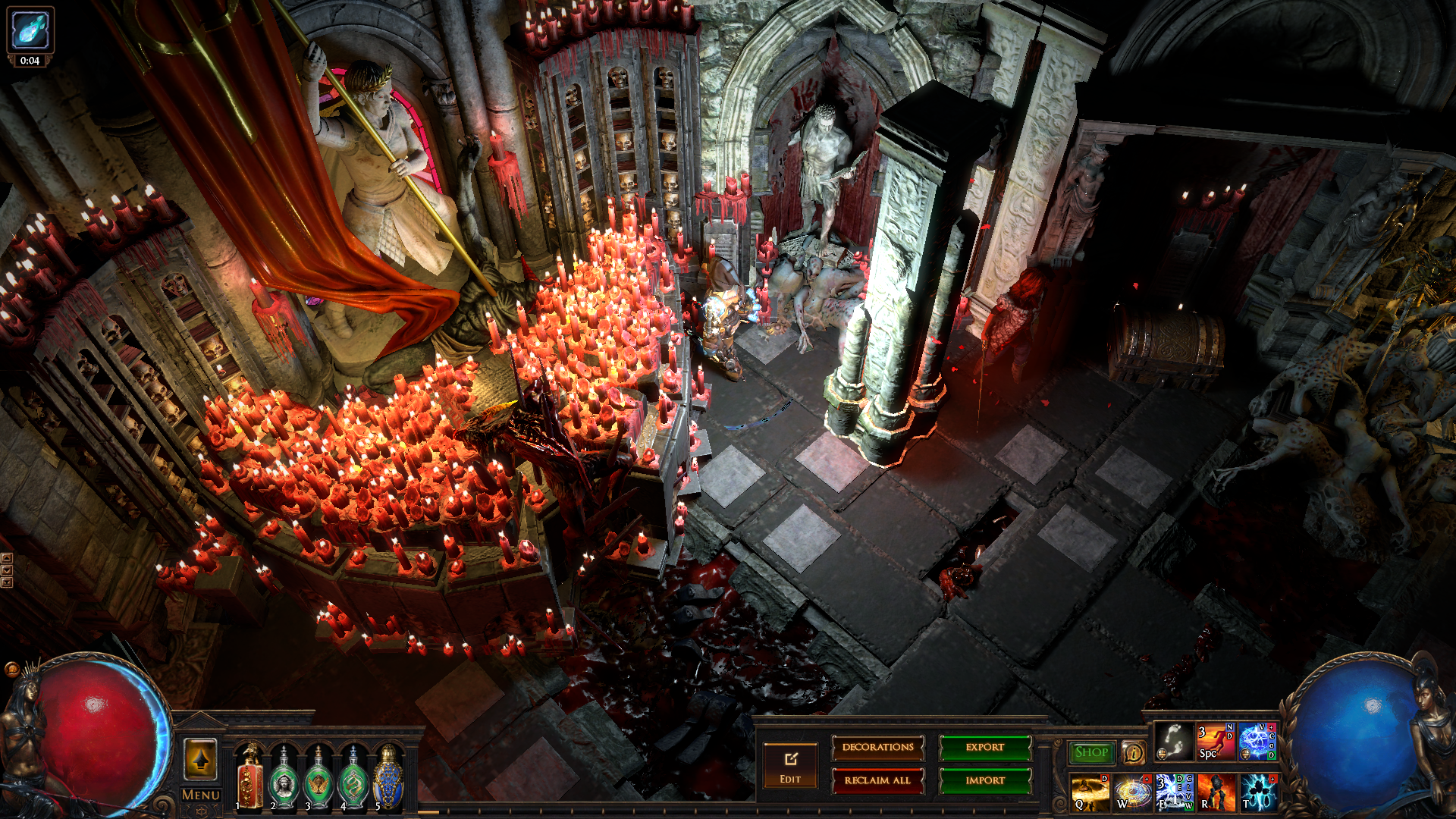Activate the red dash skill bound to Space

[x=1216, y=742]
